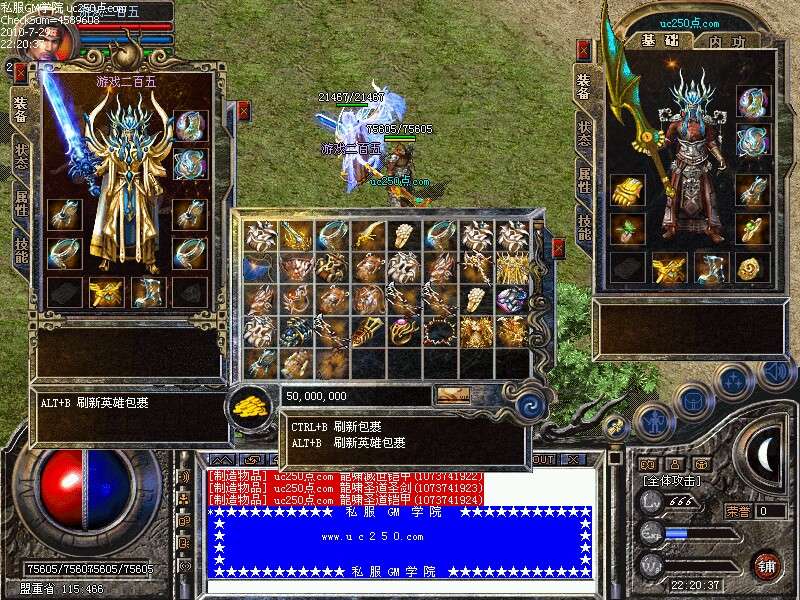Click the red 铺 shop button
The width and height of the screenshot is (800, 600).
tap(767, 564)
